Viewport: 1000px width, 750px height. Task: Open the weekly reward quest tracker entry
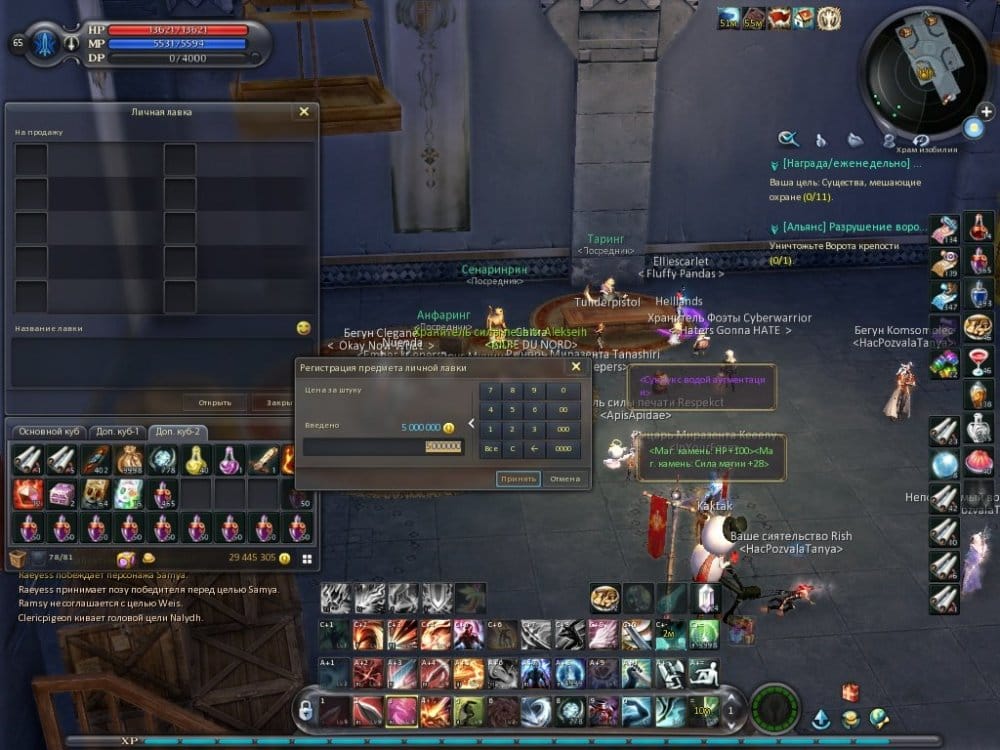coord(850,162)
